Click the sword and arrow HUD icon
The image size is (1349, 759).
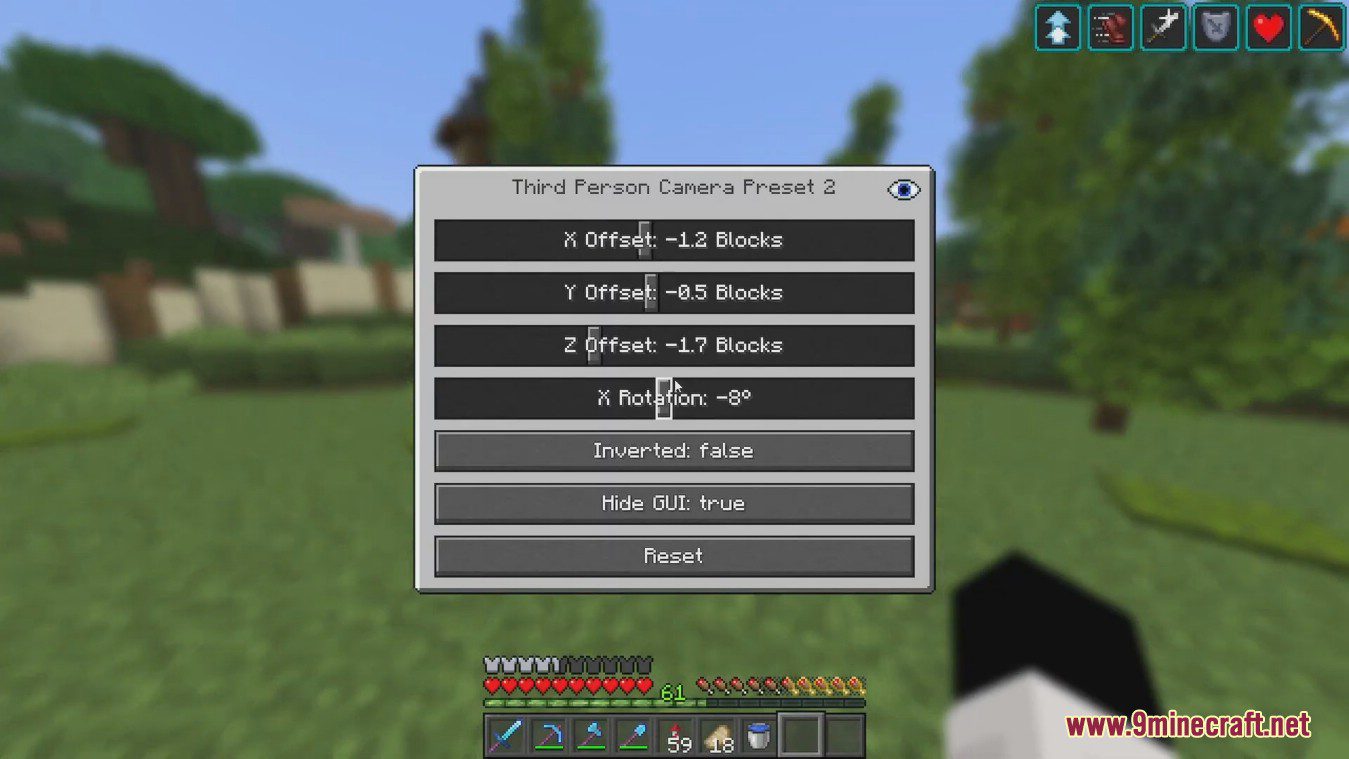[x=1163, y=27]
